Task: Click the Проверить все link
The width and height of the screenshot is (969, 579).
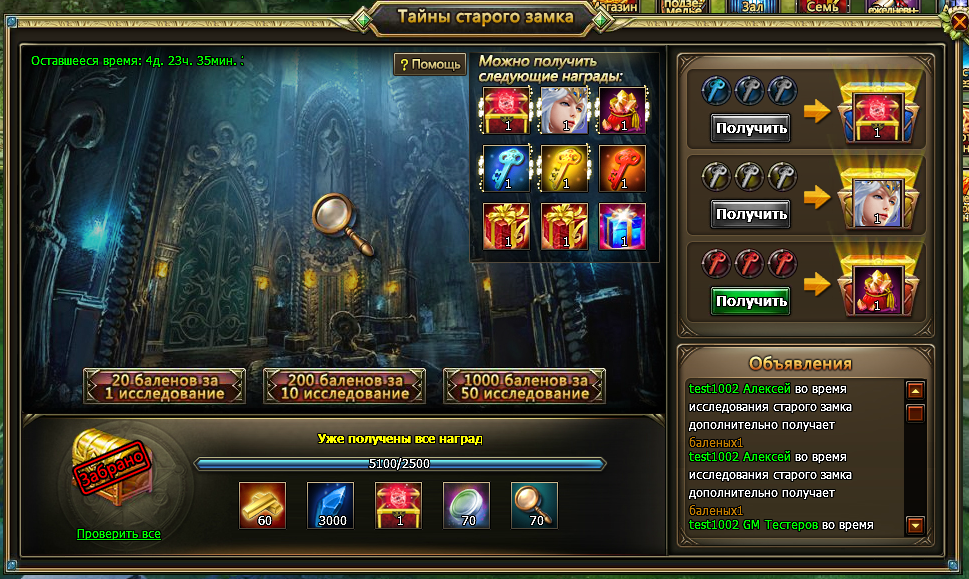Action: [118, 534]
